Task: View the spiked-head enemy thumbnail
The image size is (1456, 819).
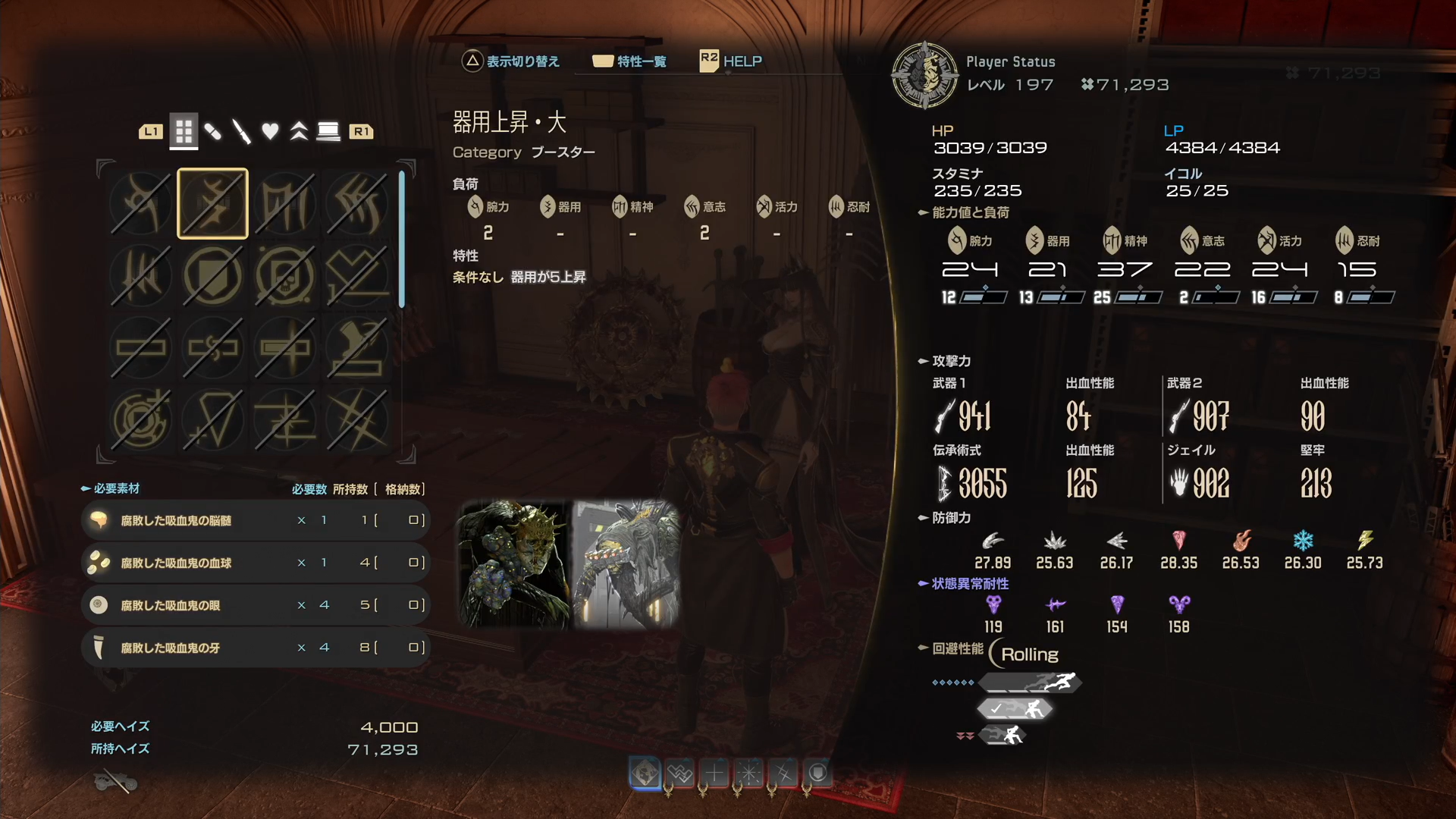Action: pos(514,563)
